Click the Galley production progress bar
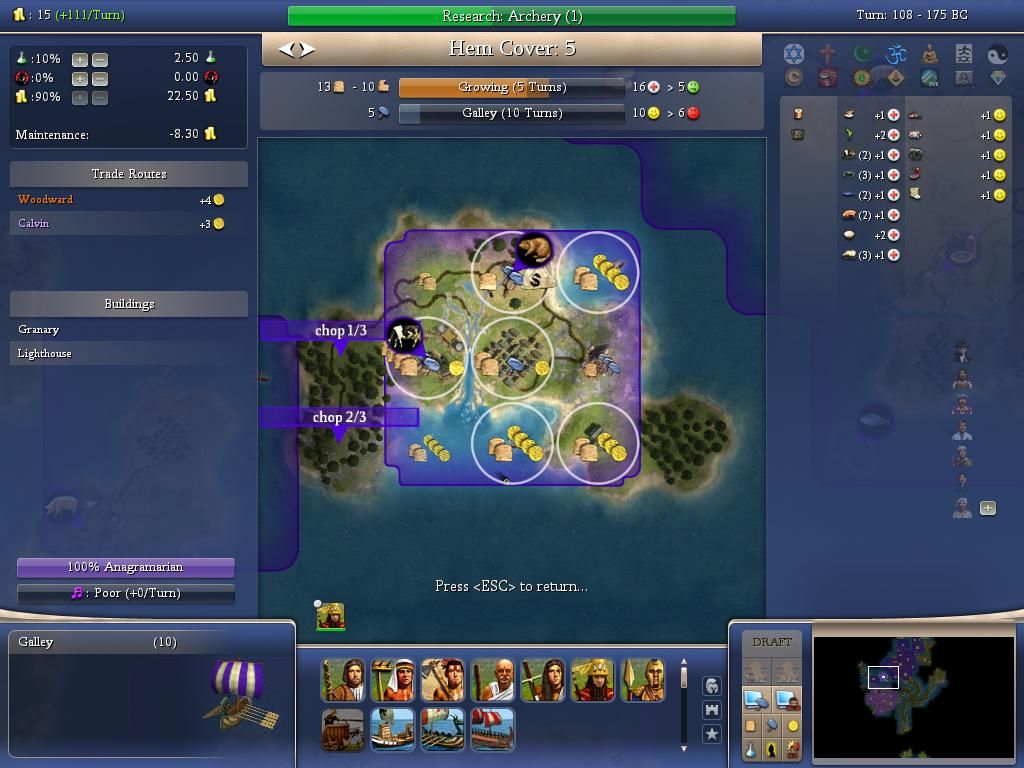The width and height of the screenshot is (1024, 768). click(x=510, y=114)
